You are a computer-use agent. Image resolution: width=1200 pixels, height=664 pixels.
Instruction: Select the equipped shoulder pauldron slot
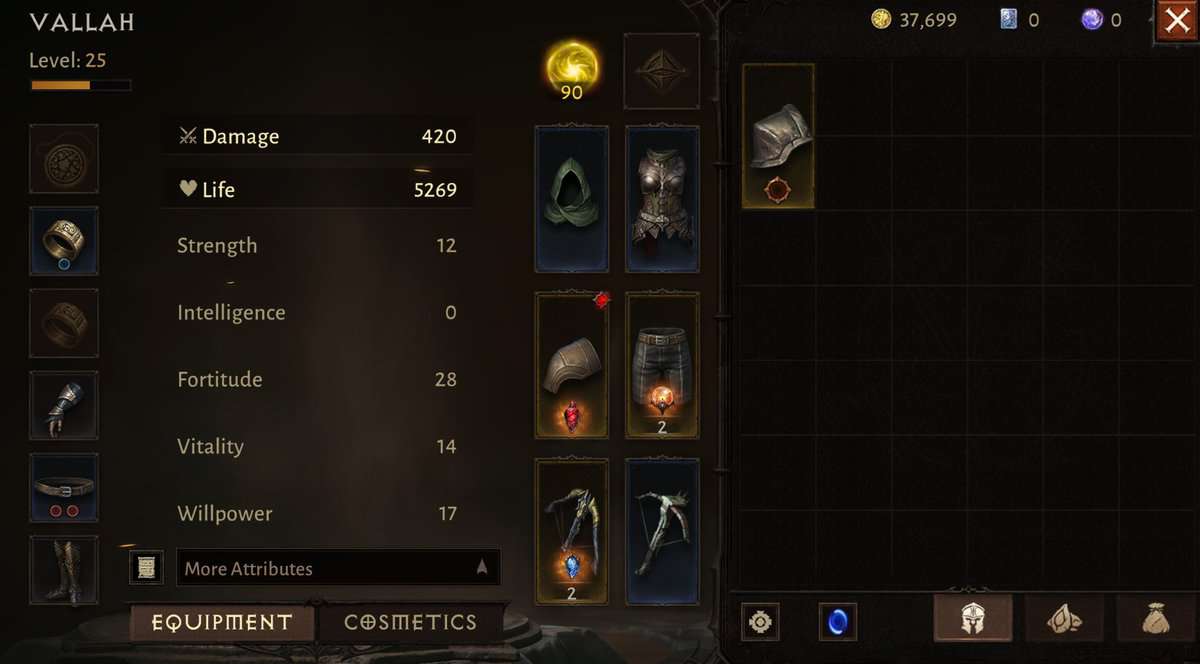[572, 365]
